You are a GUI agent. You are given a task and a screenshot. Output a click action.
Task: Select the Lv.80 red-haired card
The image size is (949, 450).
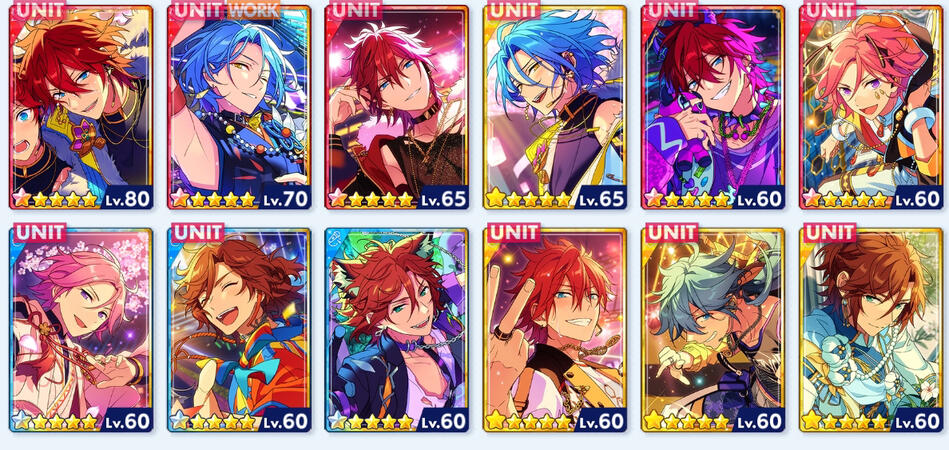81,106
